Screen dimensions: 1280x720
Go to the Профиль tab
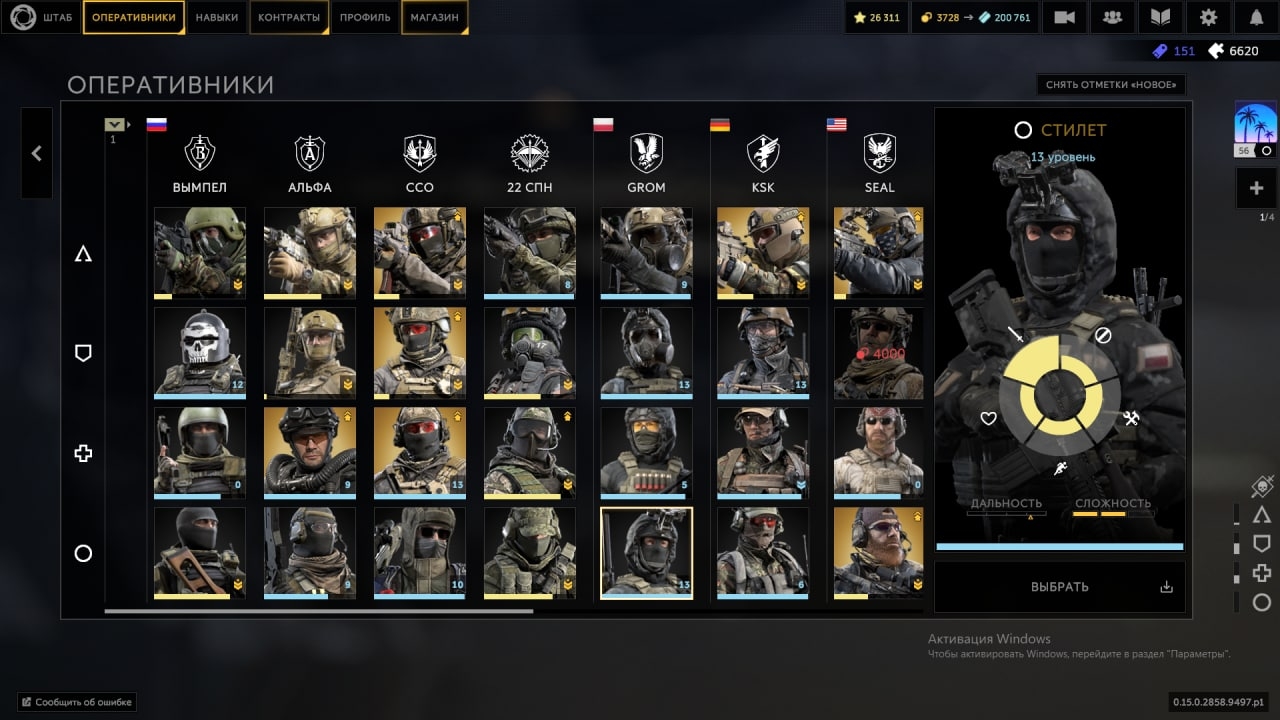(x=365, y=17)
